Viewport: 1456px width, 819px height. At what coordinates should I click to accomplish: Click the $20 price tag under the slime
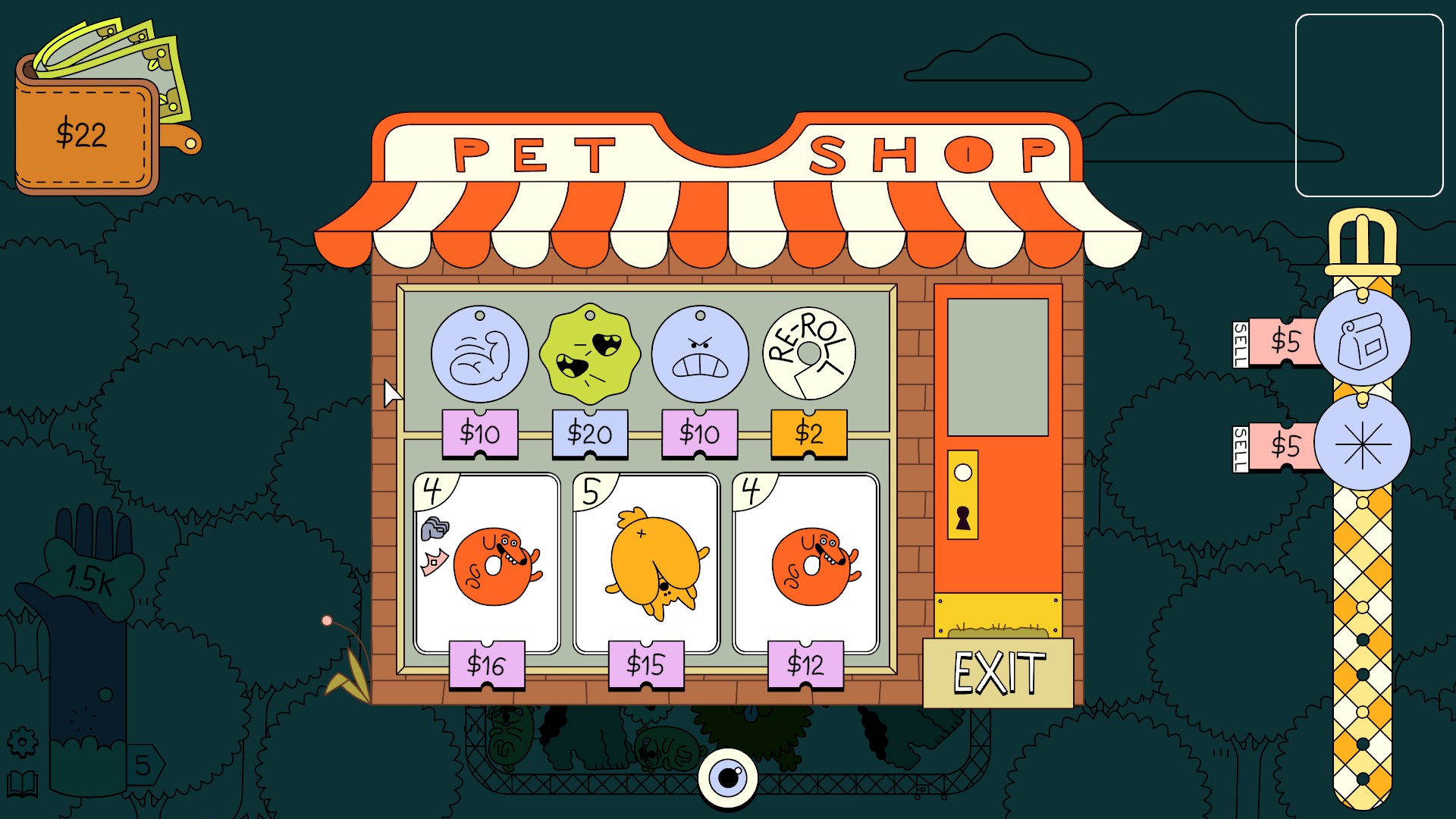point(590,434)
